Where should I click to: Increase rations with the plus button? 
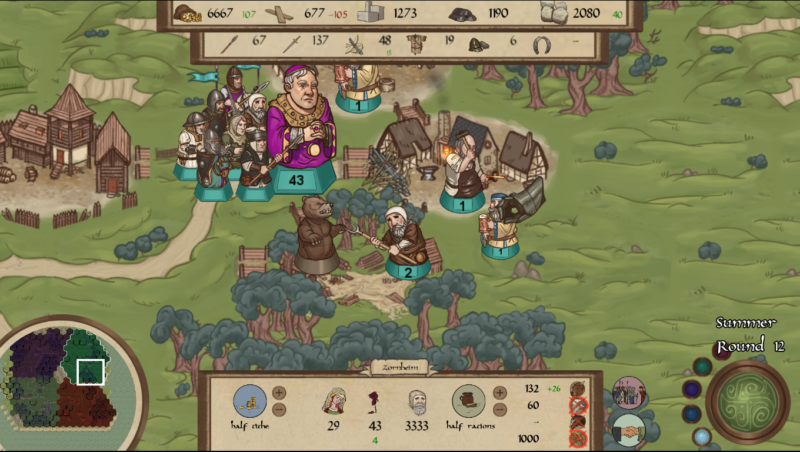pos(498,392)
